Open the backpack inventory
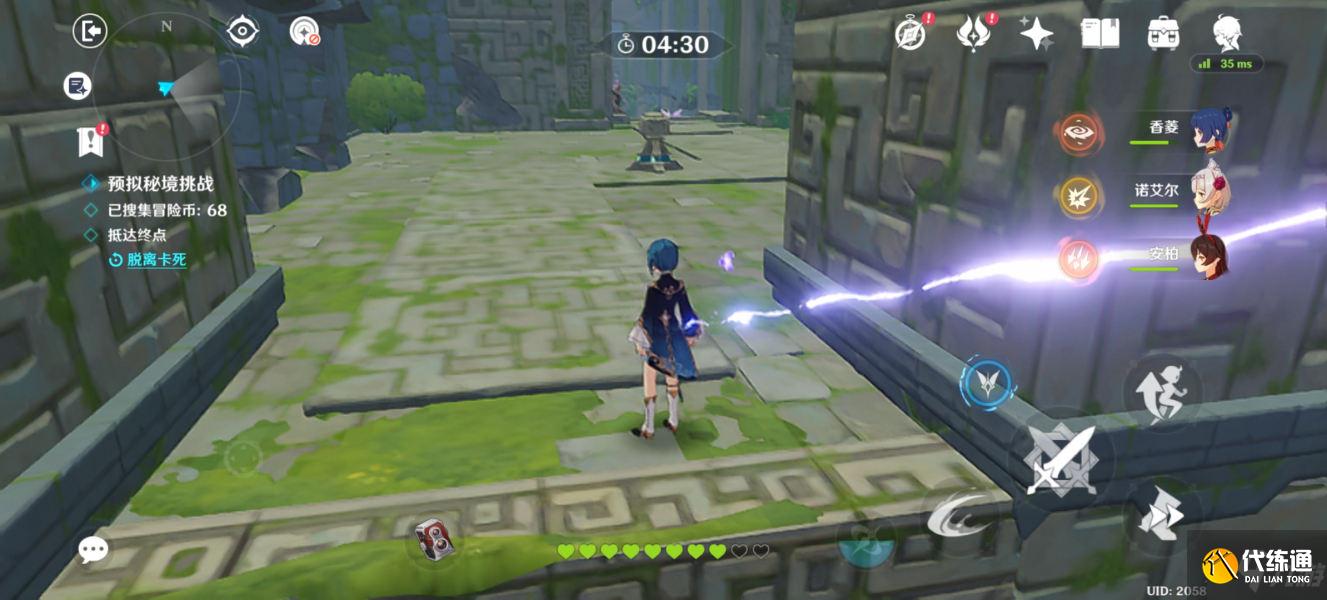This screenshot has height=600, width=1327. 1162,34
